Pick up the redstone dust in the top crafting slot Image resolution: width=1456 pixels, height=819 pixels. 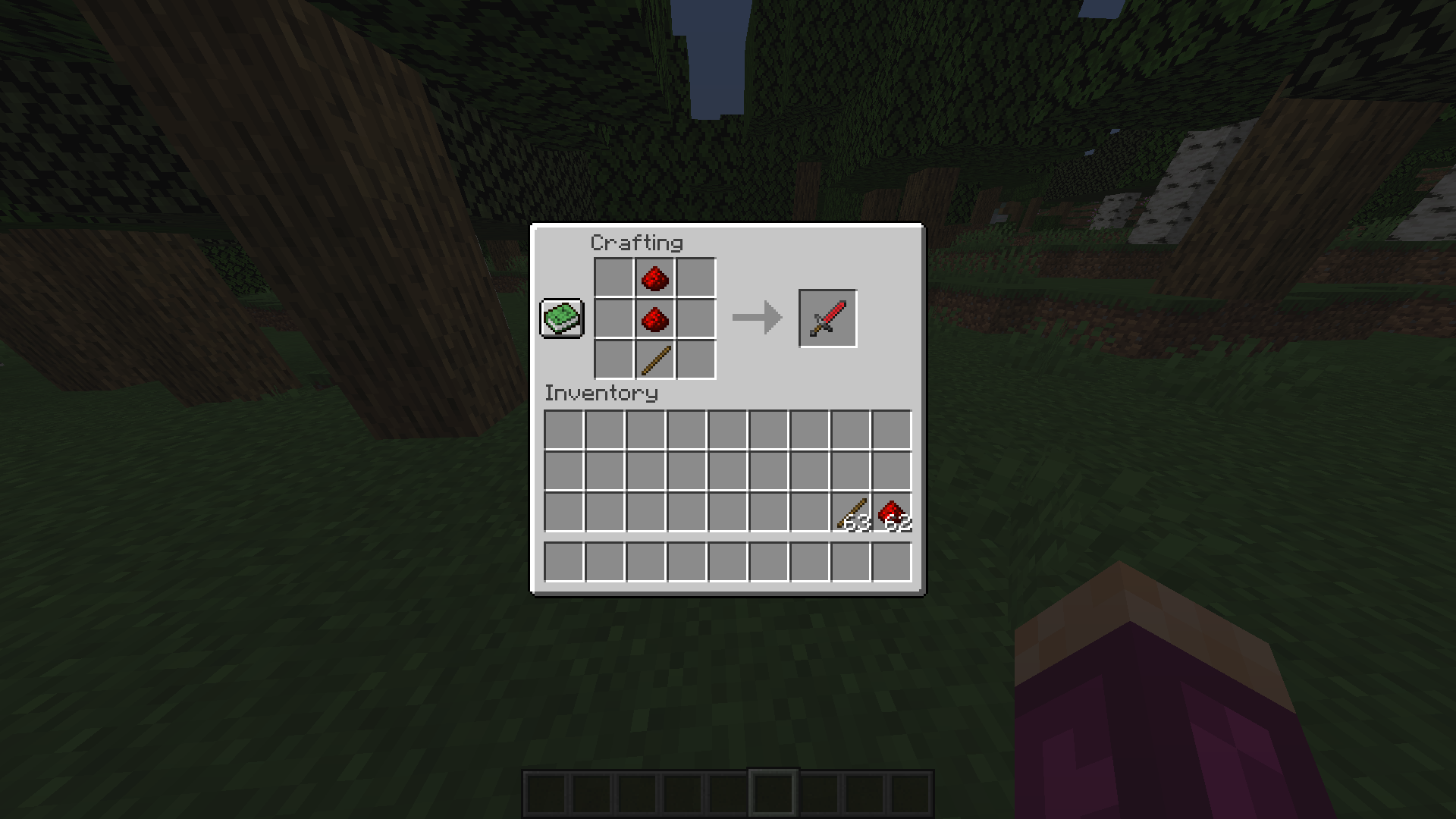(654, 279)
